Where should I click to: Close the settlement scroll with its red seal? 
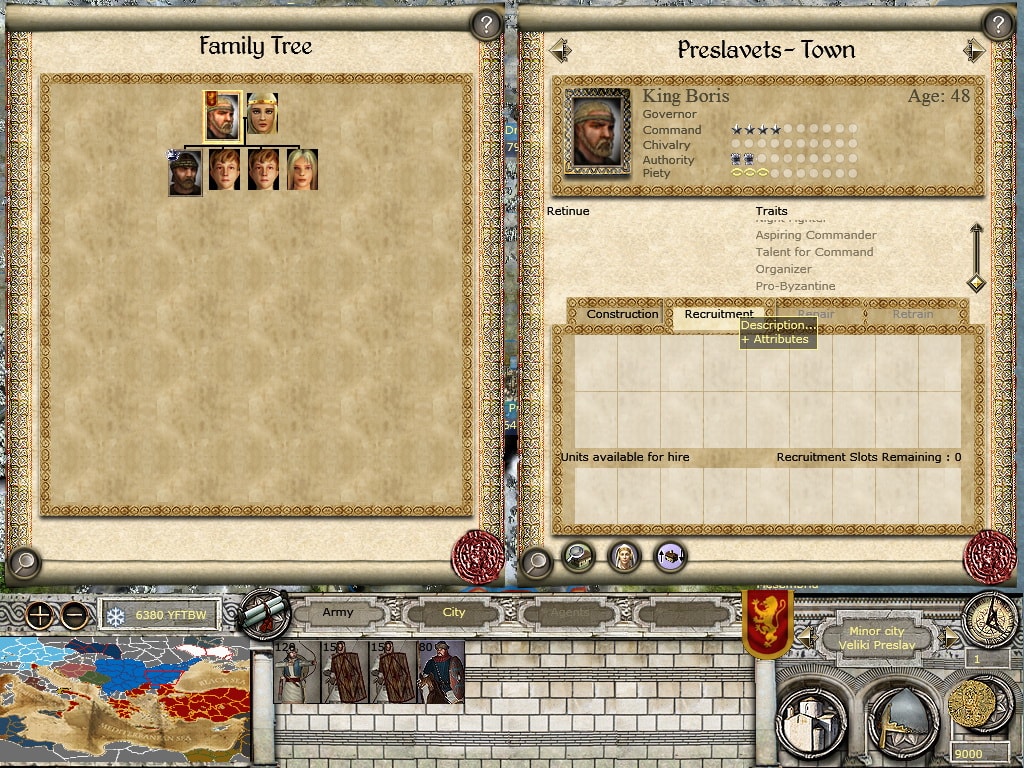(x=989, y=556)
